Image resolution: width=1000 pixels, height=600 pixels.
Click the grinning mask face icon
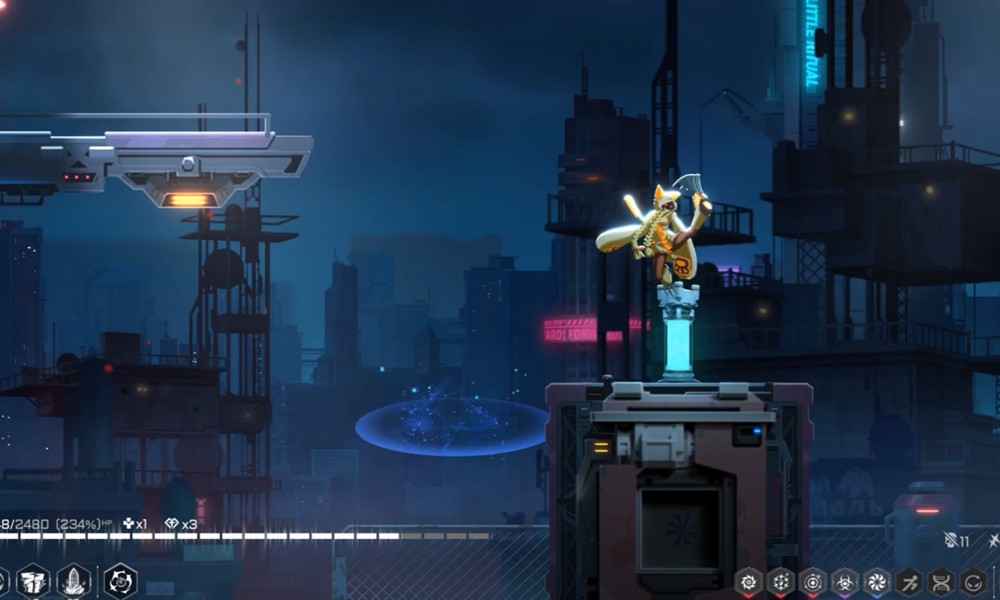[973, 581]
